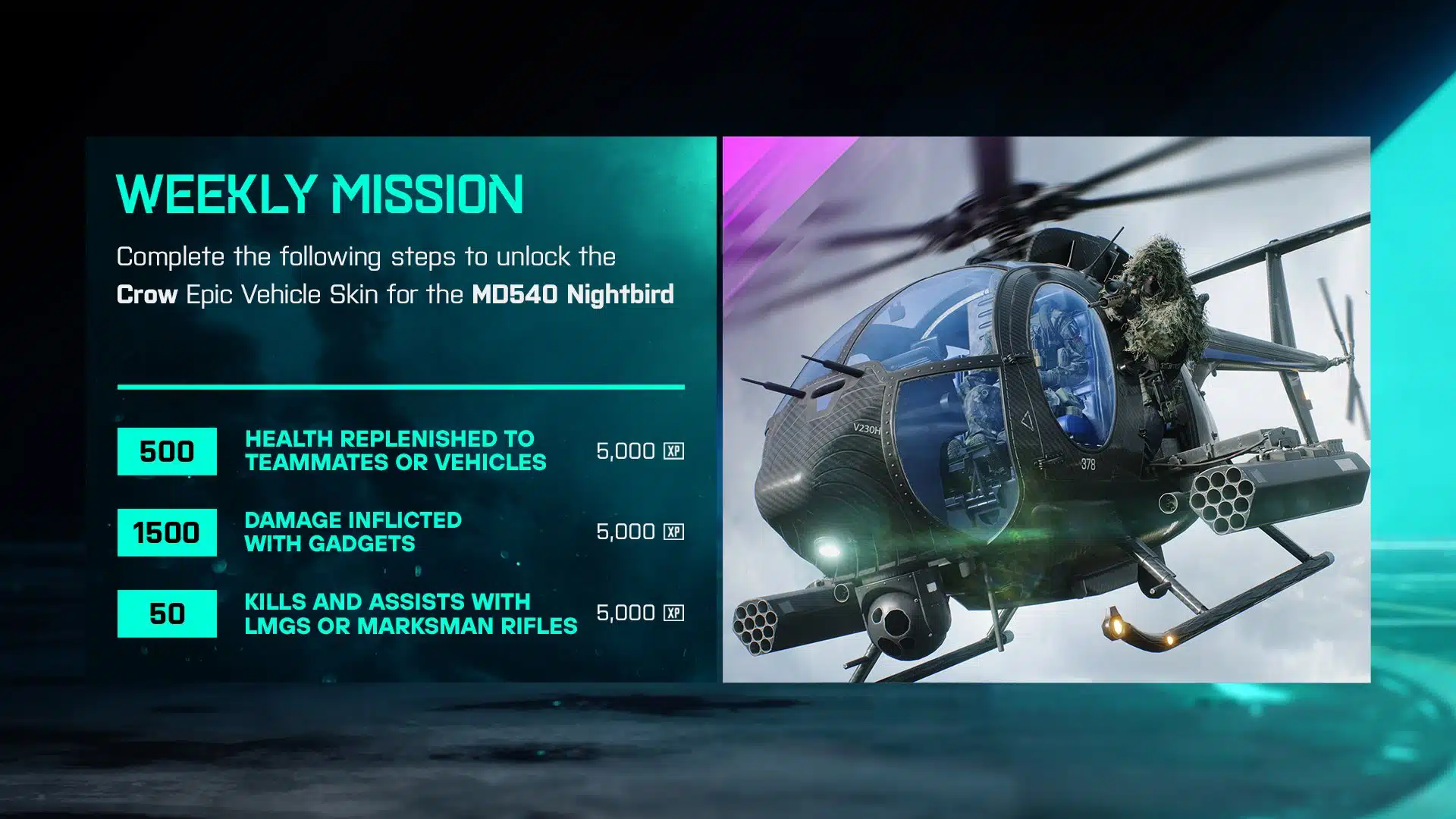Select the Health Replenished mission objective row

coord(395,451)
